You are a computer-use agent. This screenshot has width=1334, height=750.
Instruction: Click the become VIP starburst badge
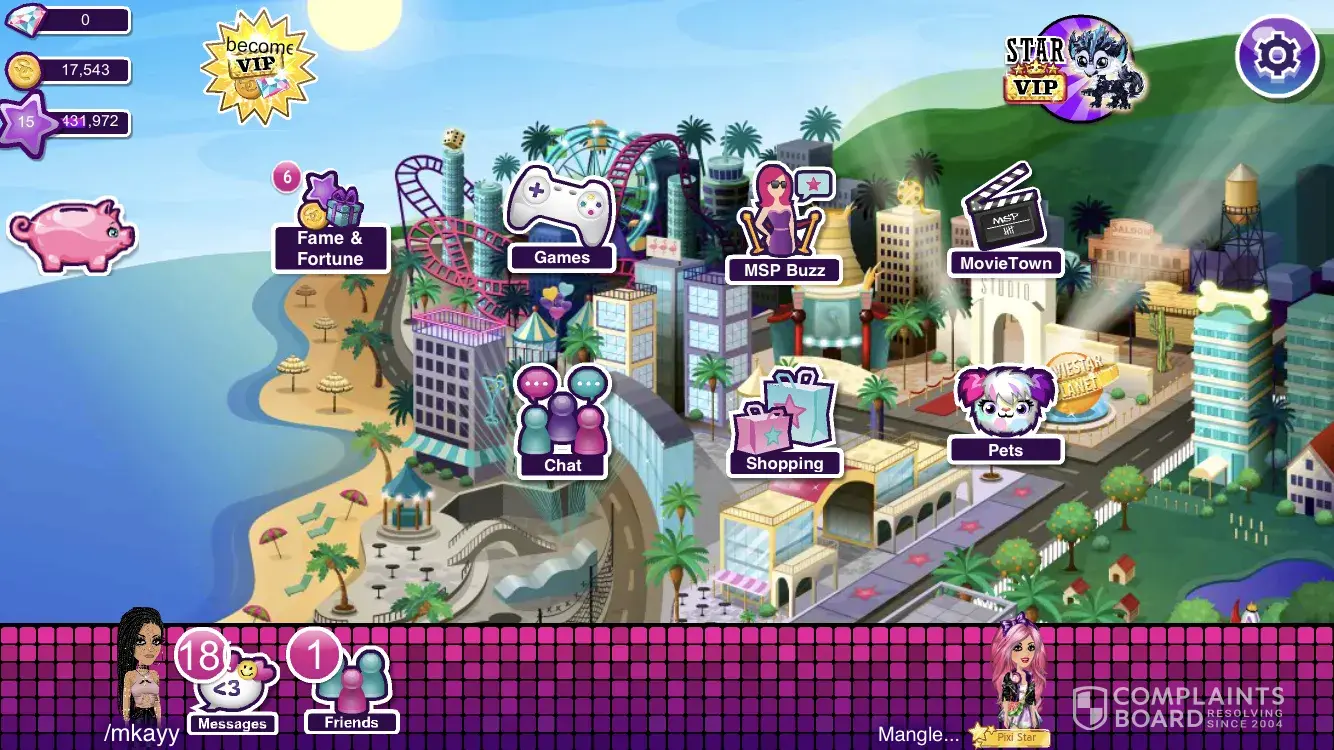(x=258, y=68)
